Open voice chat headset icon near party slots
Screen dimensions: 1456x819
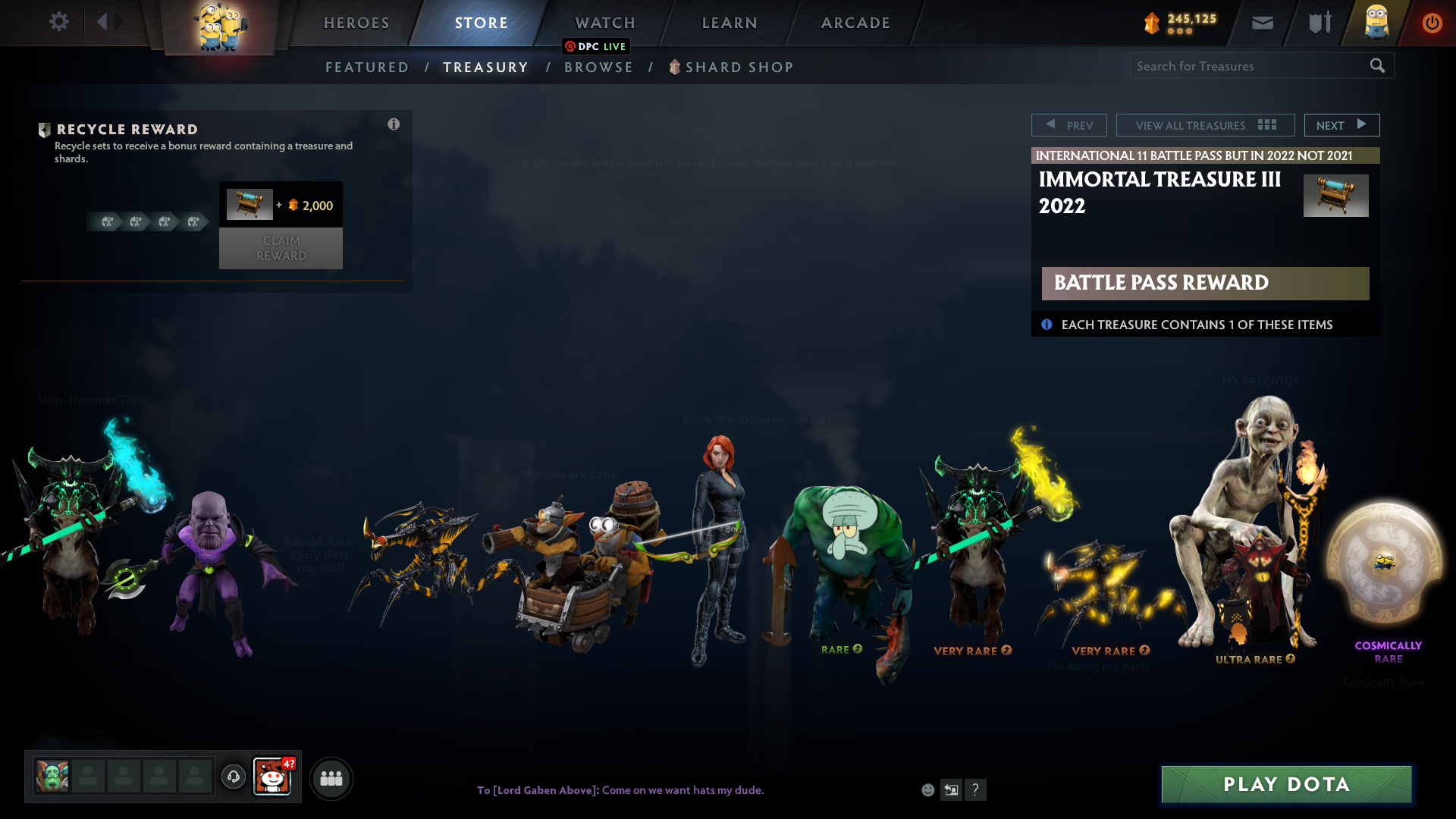pyautogui.click(x=233, y=777)
